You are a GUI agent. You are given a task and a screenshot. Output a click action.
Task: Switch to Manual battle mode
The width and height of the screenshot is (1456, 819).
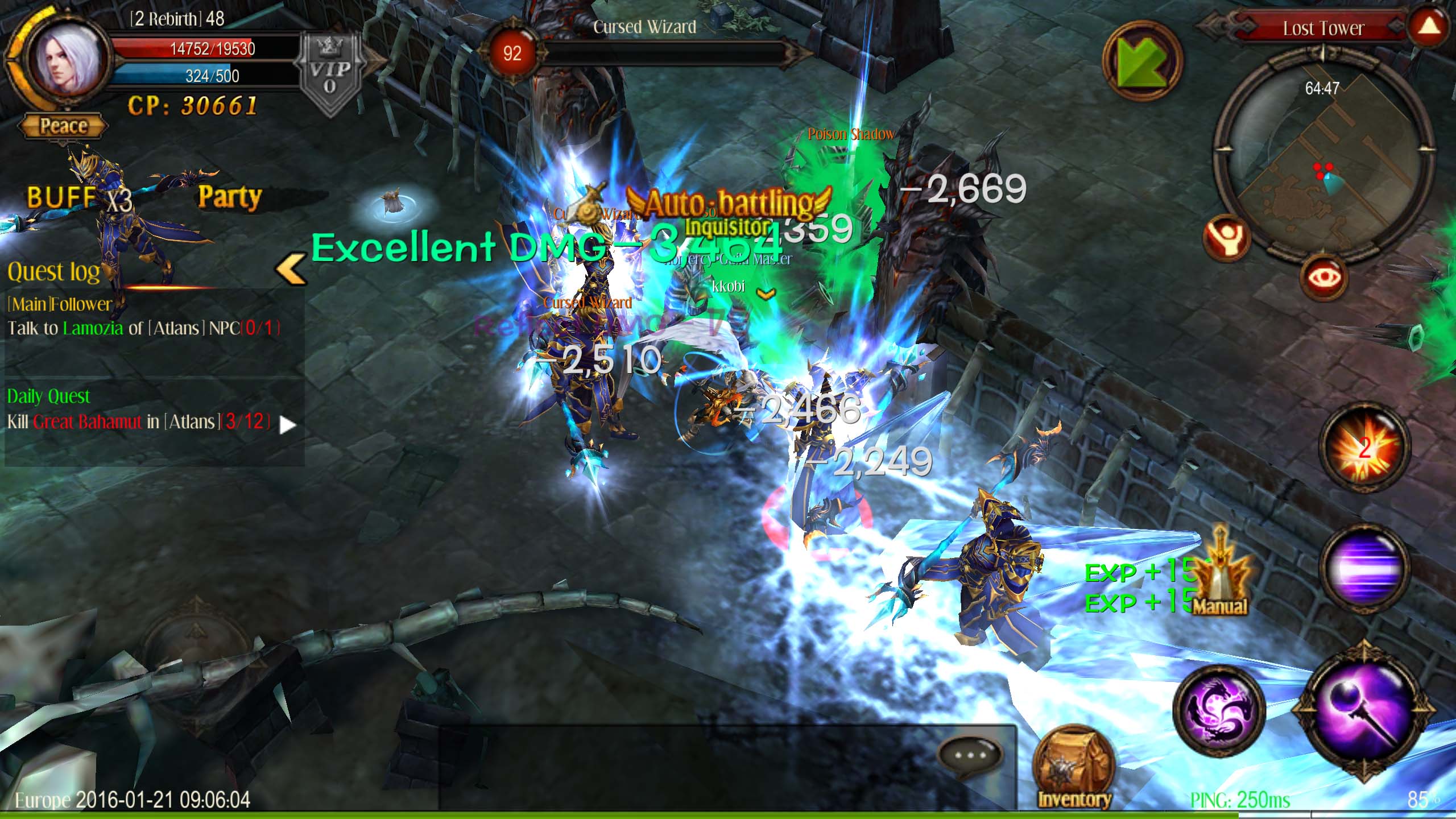coord(1221,574)
